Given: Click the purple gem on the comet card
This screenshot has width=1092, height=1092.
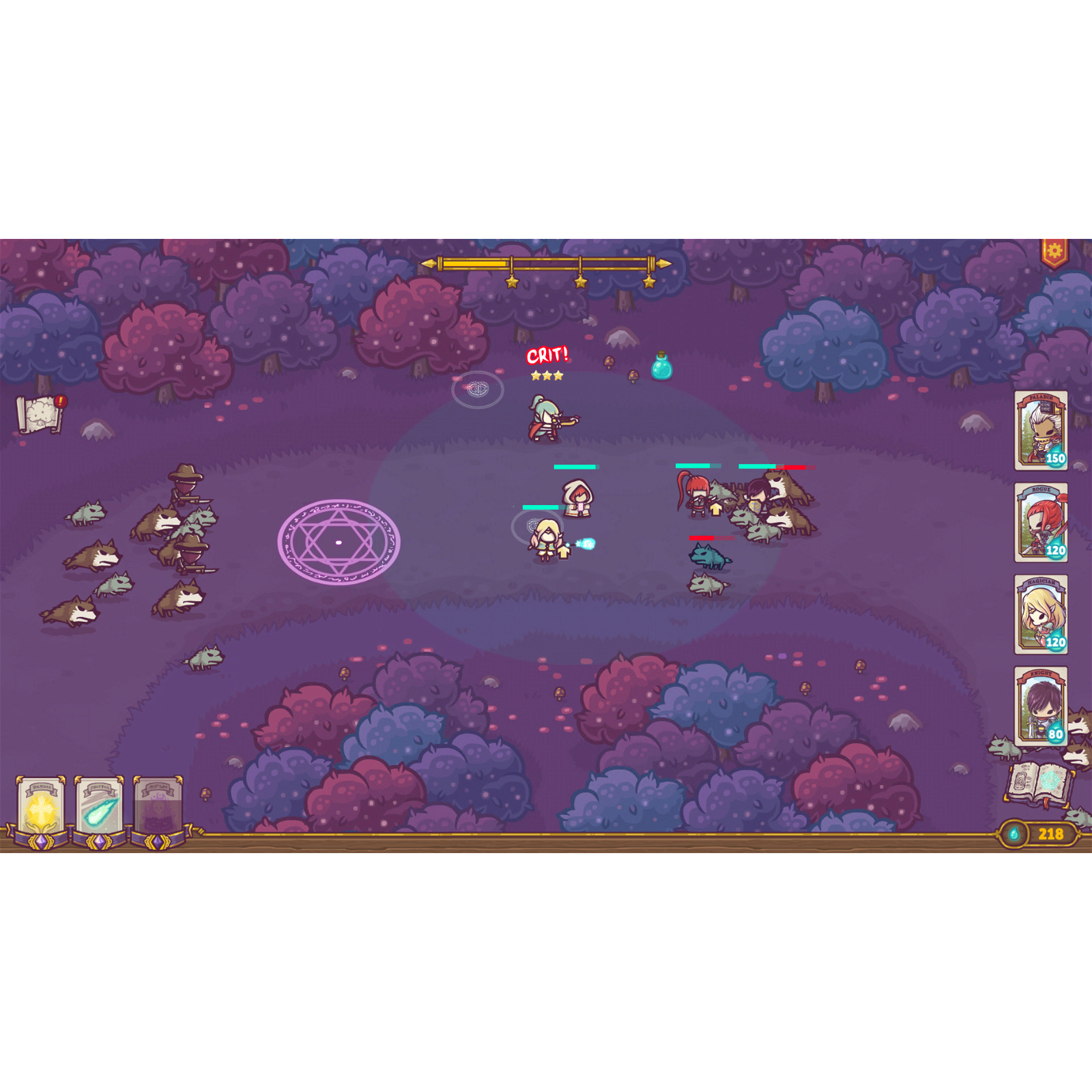Looking at the screenshot, I should [98, 843].
